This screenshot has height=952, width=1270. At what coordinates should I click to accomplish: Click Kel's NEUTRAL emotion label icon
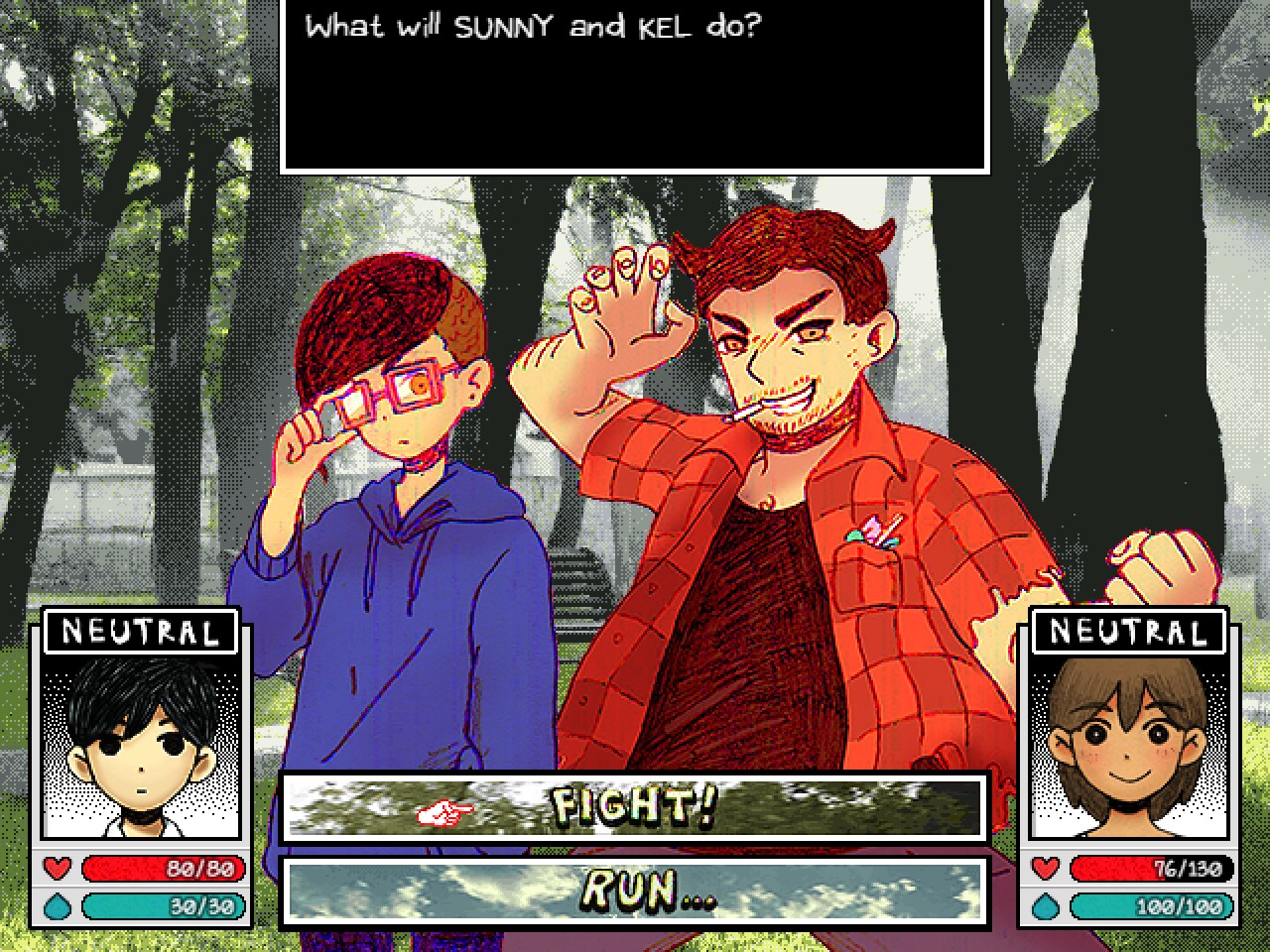pyautogui.click(x=1130, y=631)
